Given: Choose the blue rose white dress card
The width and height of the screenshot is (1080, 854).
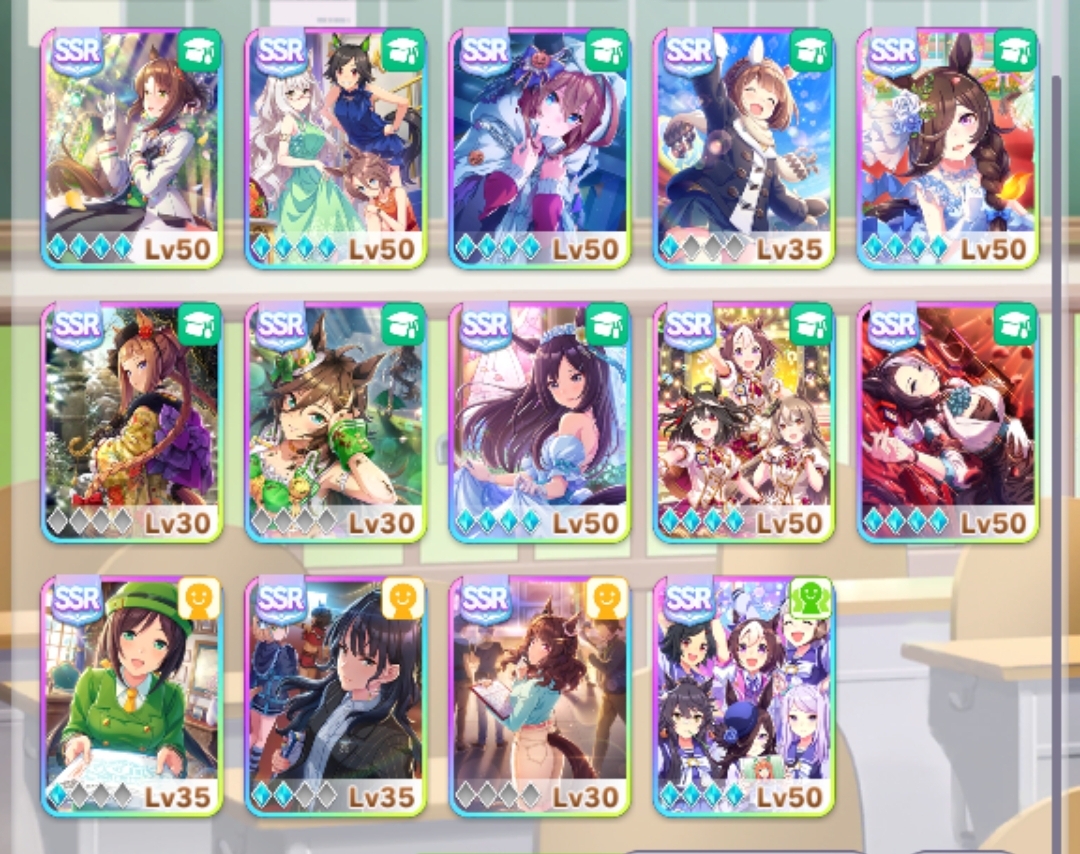Looking at the screenshot, I should [948, 148].
